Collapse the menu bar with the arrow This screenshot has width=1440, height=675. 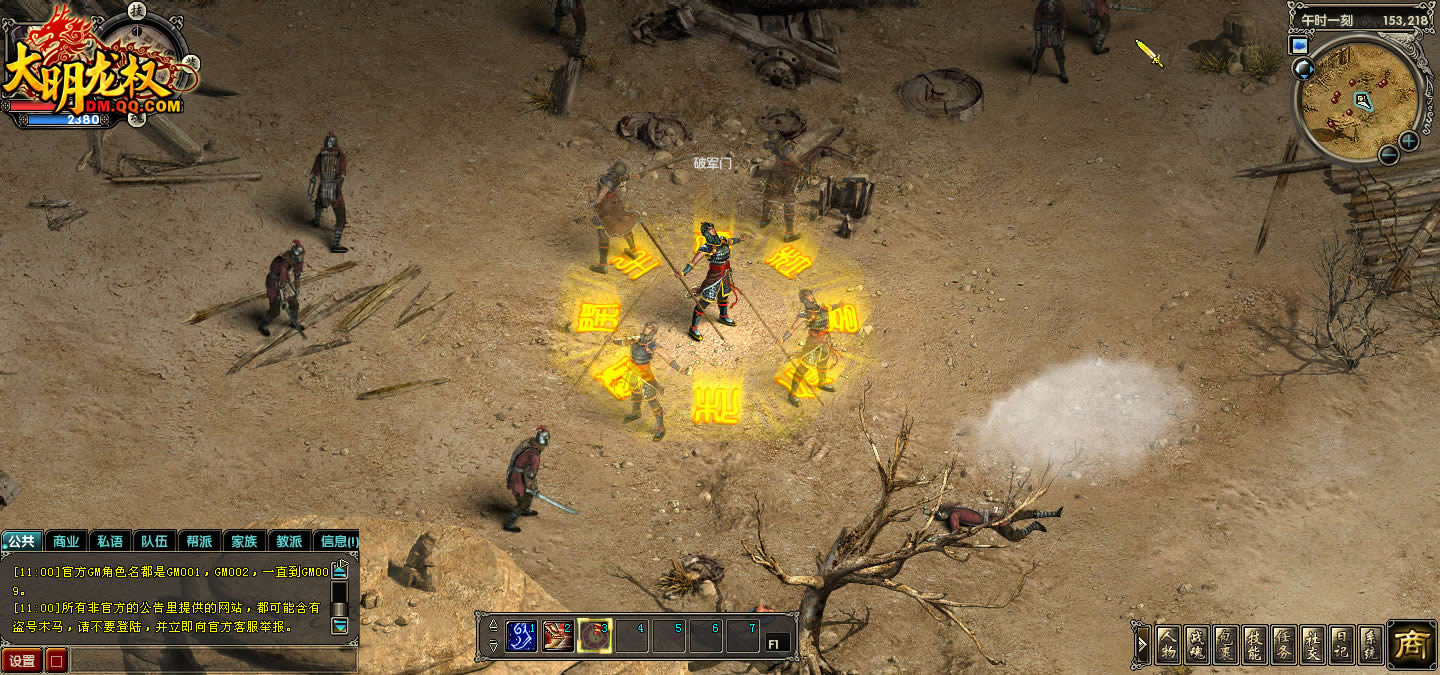(1142, 645)
